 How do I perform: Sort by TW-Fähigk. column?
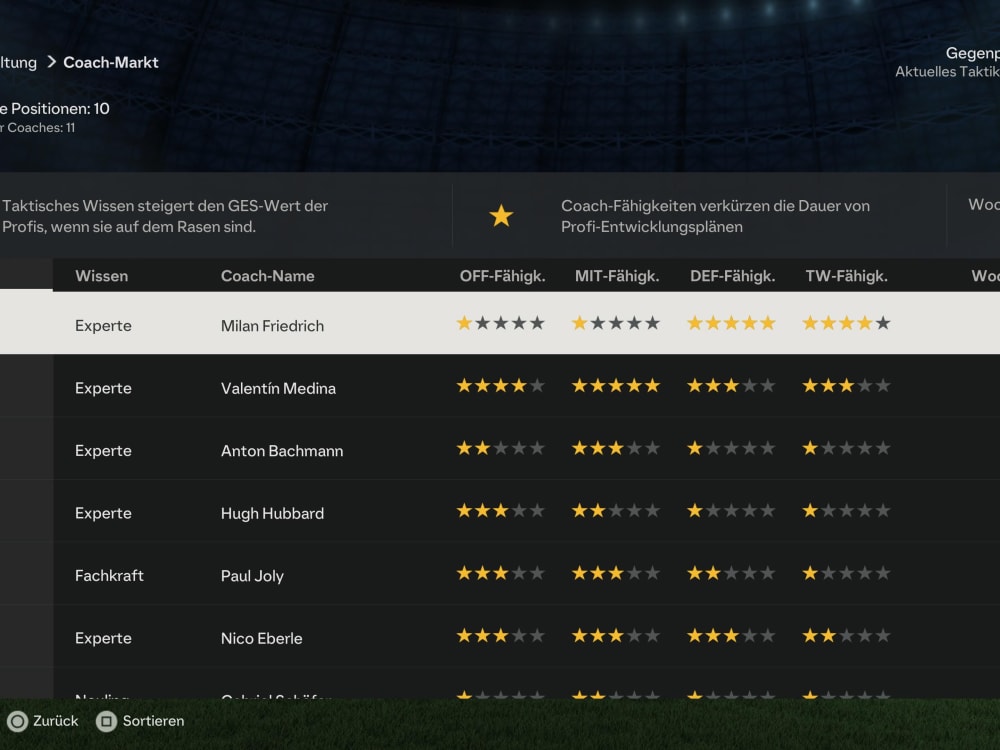click(846, 276)
